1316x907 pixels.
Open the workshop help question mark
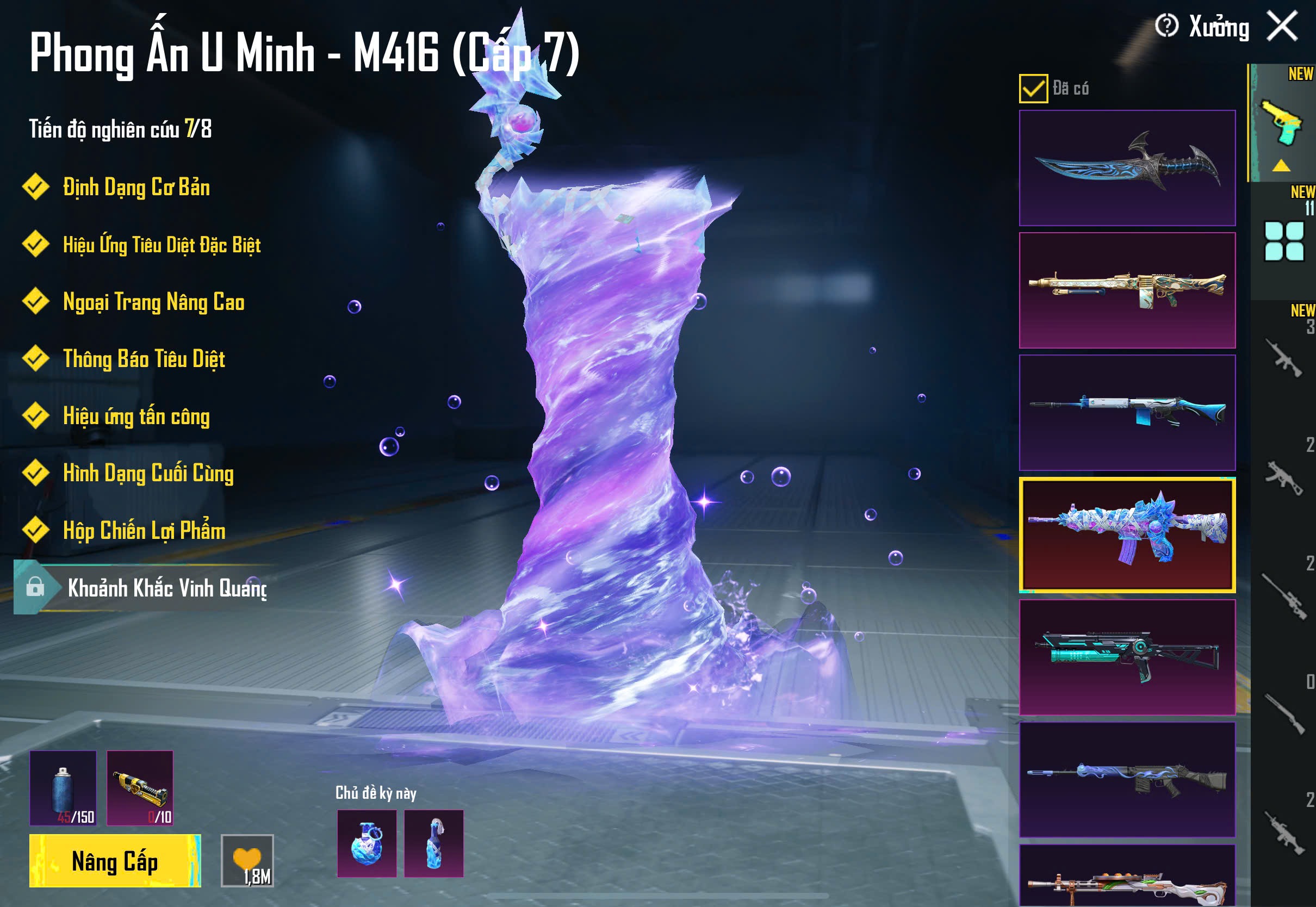[1166, 26]
